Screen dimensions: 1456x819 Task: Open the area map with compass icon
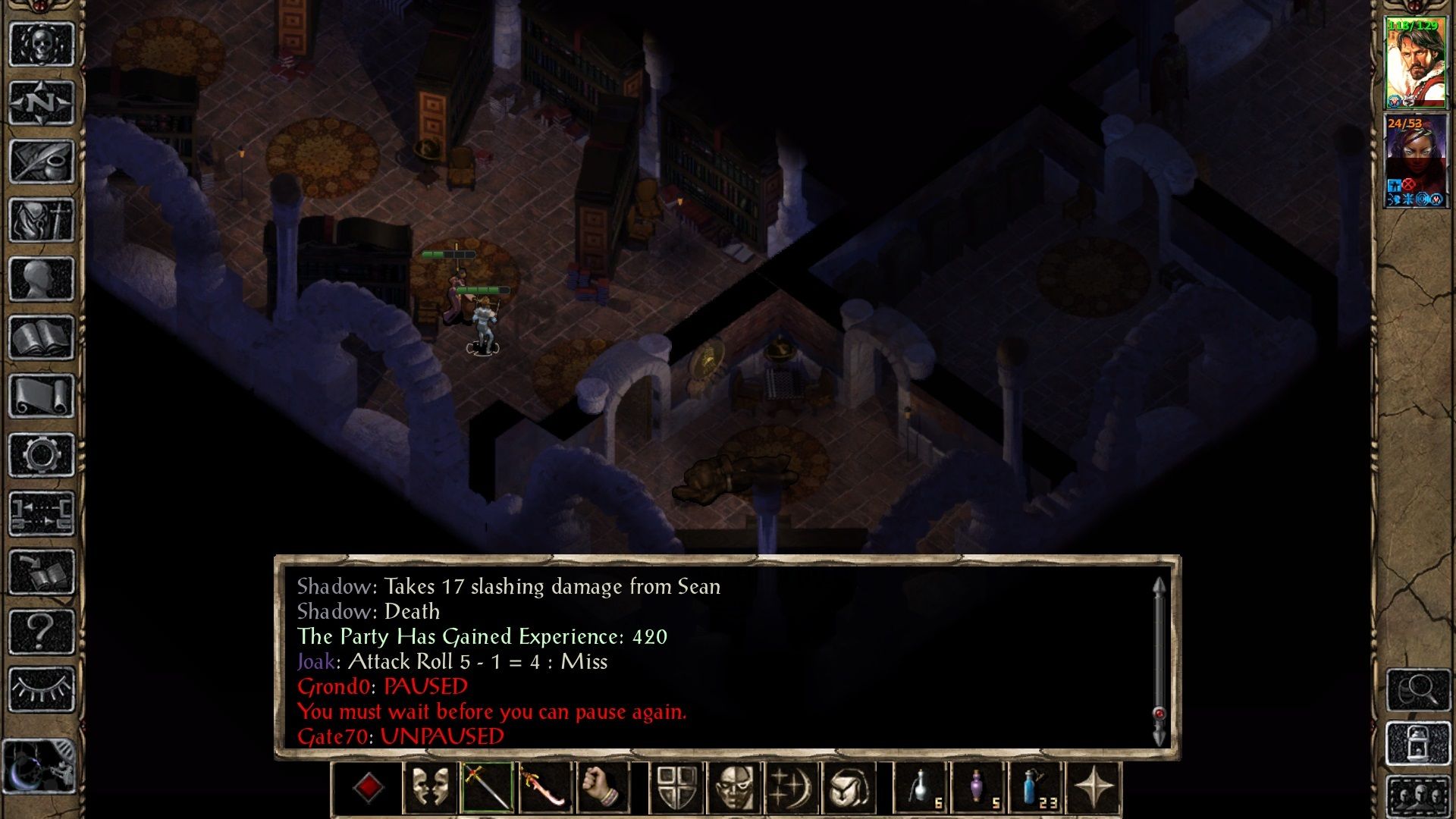coord(42,102)
